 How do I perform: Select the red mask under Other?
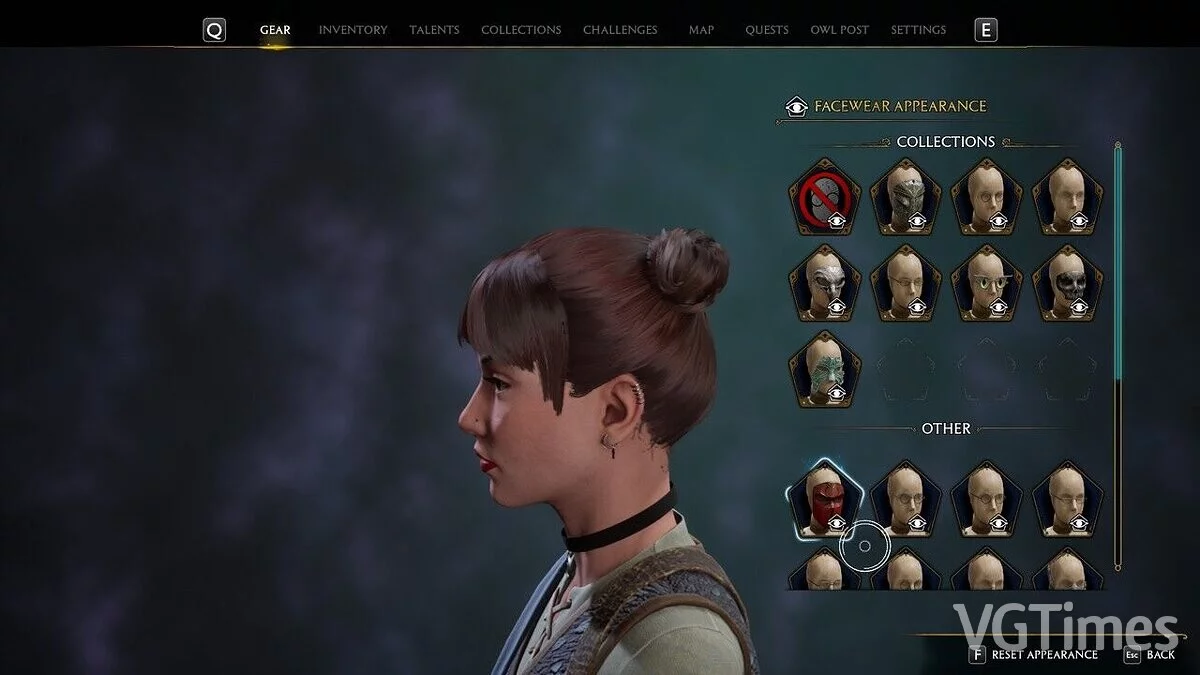click(x=824, y=499)
